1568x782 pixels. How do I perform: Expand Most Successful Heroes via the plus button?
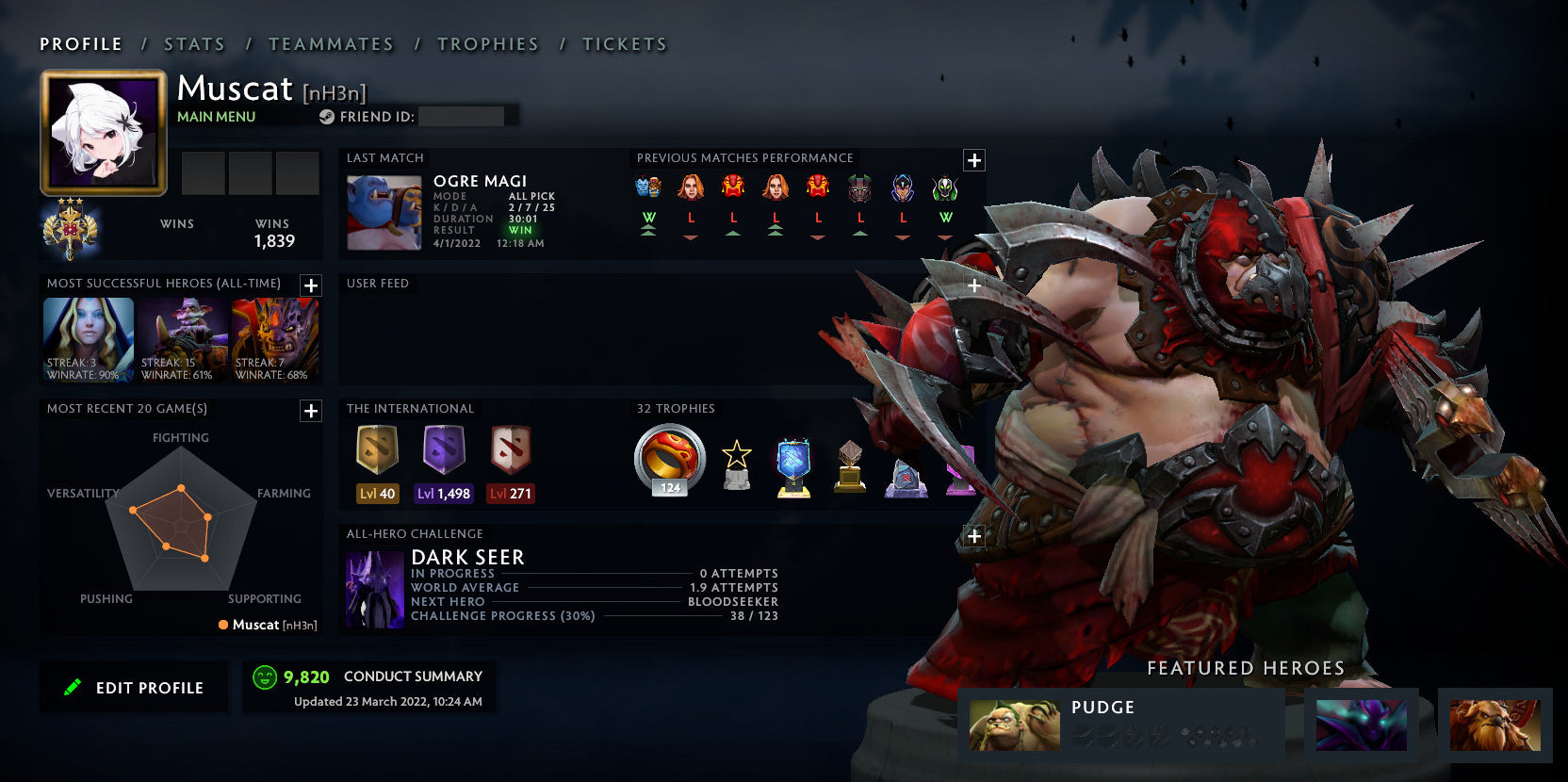[310, 285]
